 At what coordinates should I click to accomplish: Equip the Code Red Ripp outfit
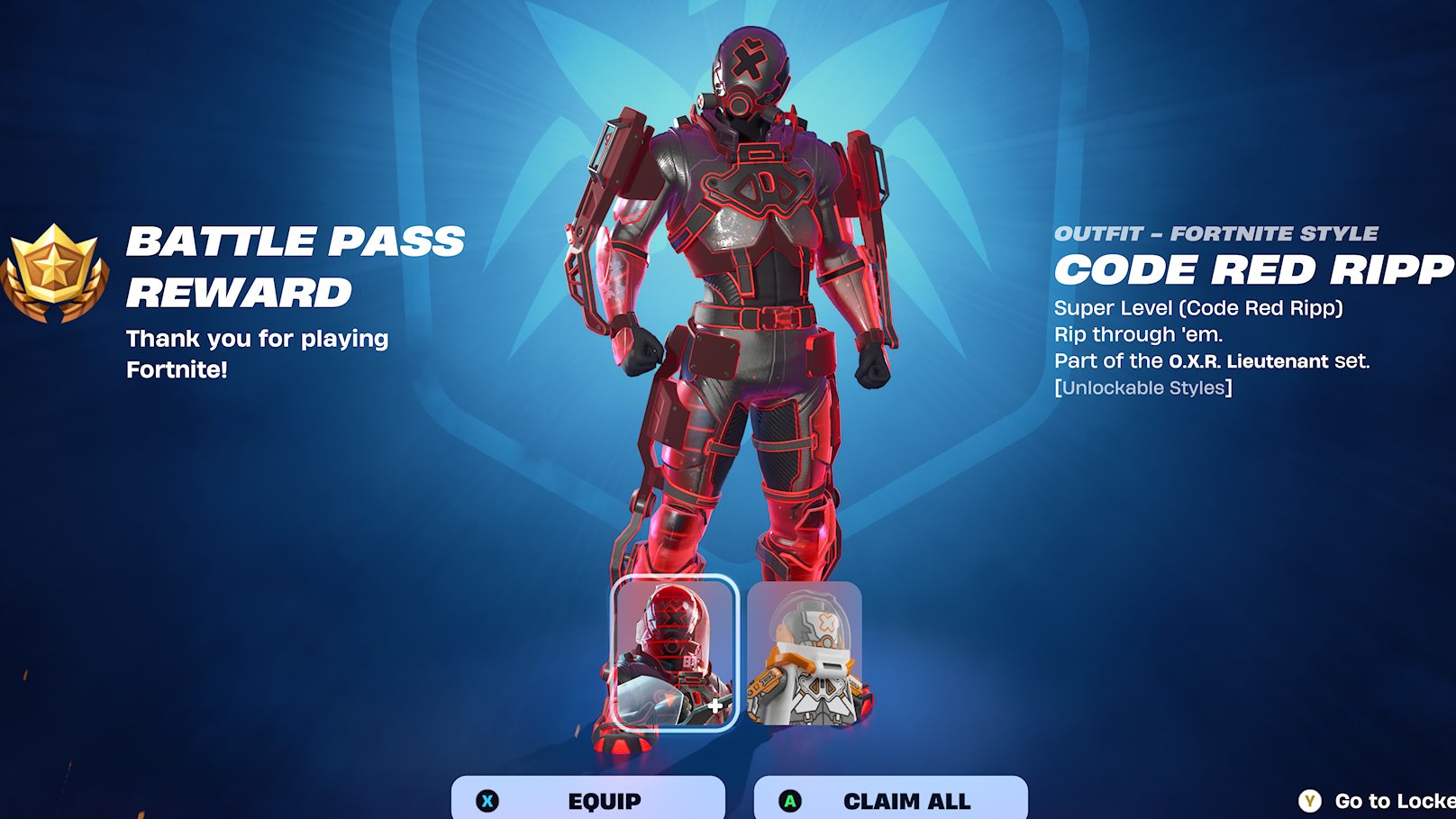coord(588,799)
